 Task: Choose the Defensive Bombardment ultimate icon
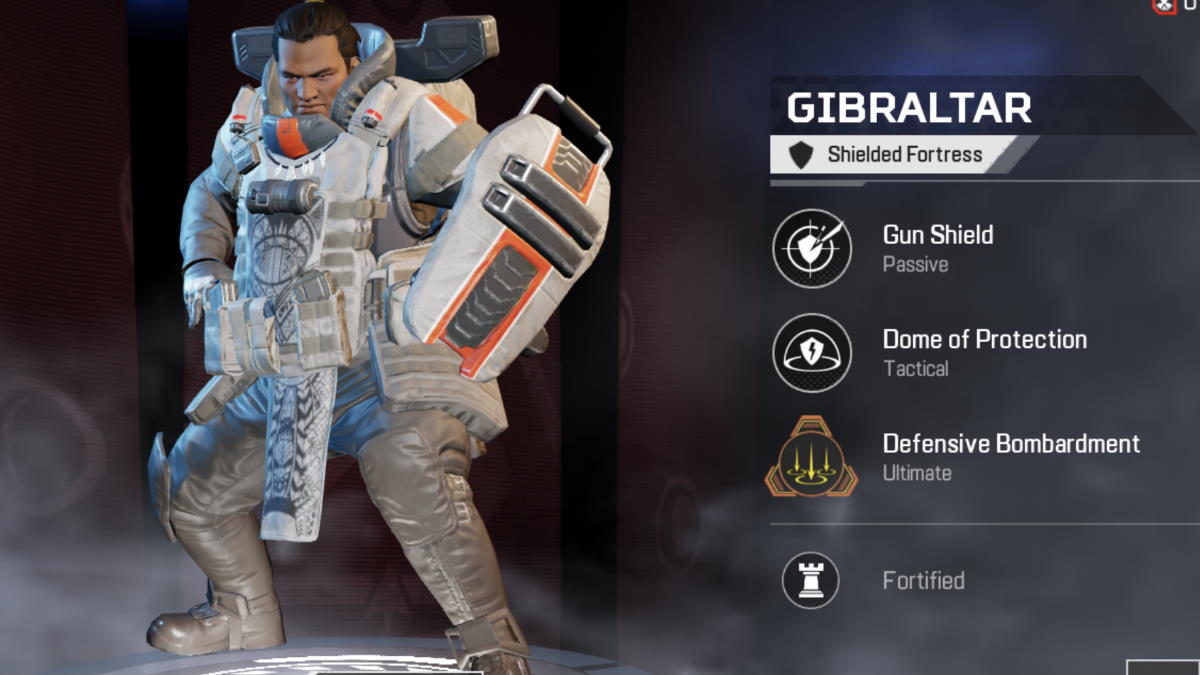[811, 457]
